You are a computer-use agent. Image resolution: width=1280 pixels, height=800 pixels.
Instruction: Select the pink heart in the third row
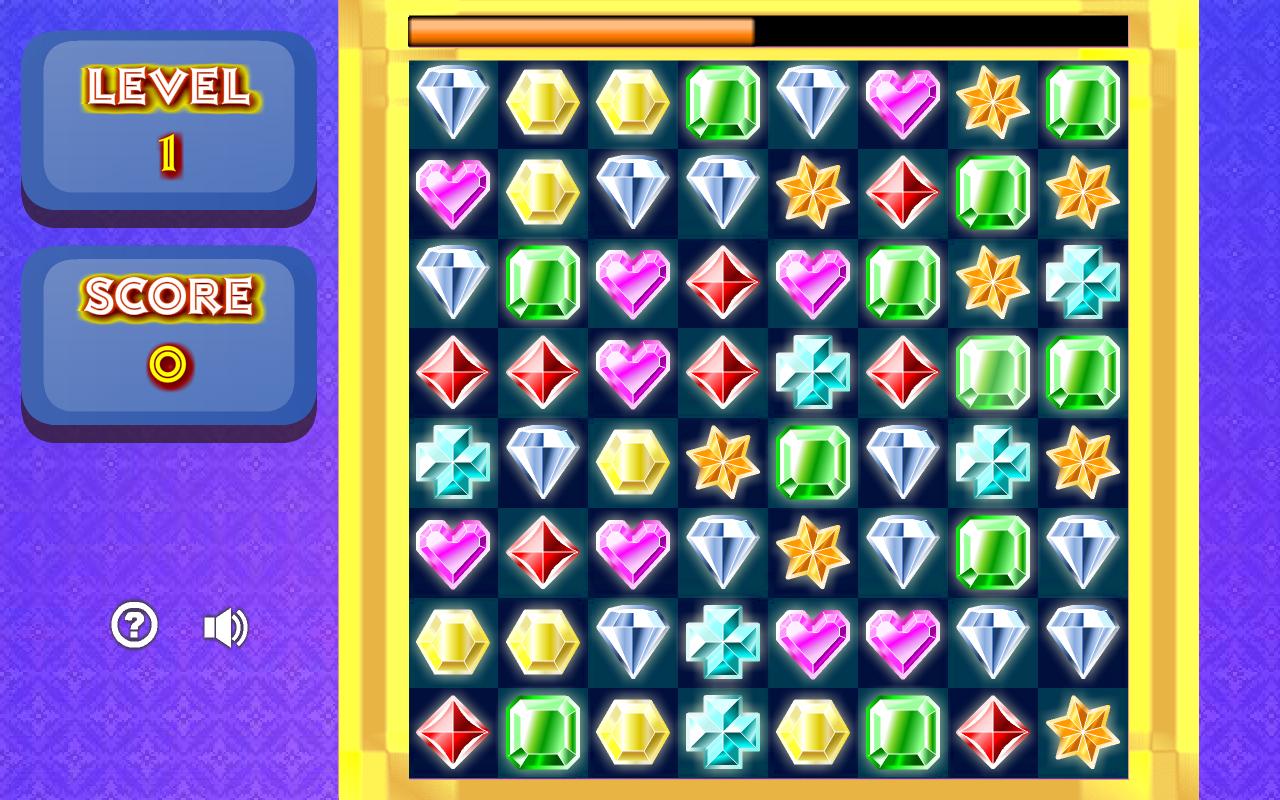(633, 282)
